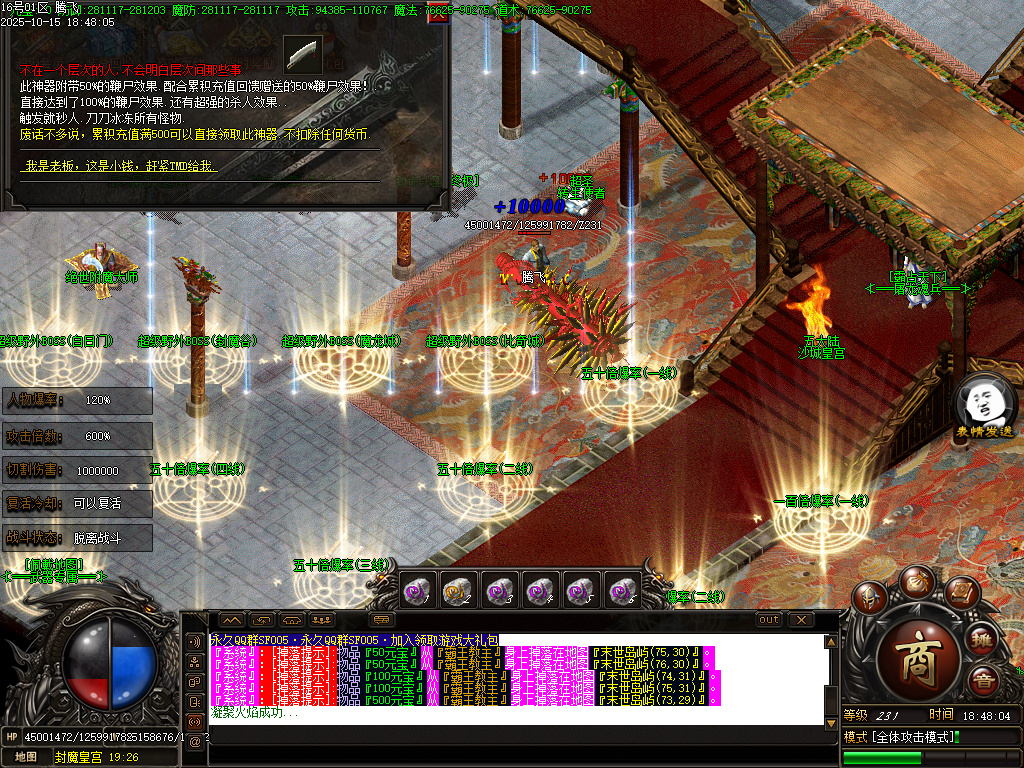Screen dimensions: 1024x768
Task: Close the chat panel with X
Action: pyautogui.click(x=801, y=620)
